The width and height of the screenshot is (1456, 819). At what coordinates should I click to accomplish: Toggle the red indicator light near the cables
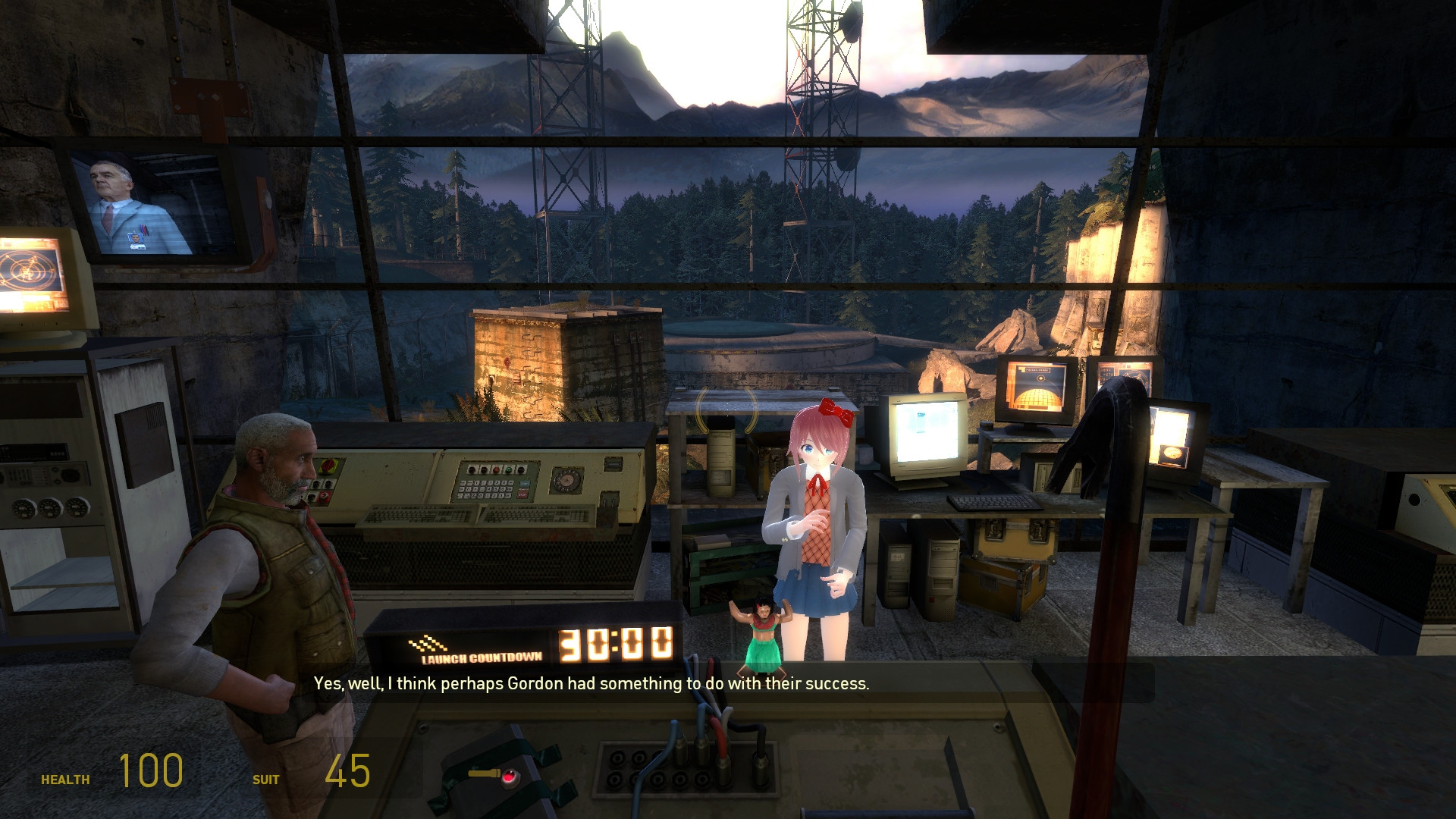(508, 778)
